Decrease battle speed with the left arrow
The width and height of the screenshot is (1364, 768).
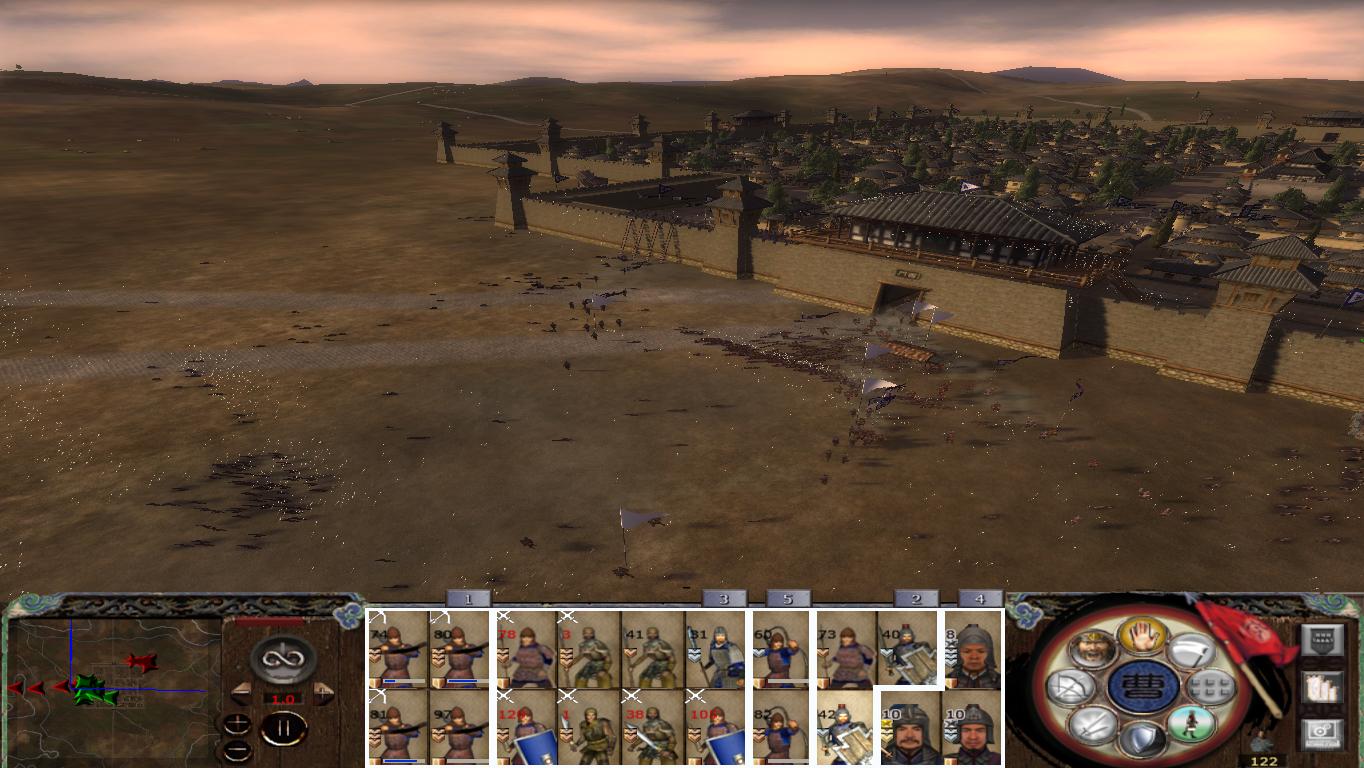[x=242, y=693]
